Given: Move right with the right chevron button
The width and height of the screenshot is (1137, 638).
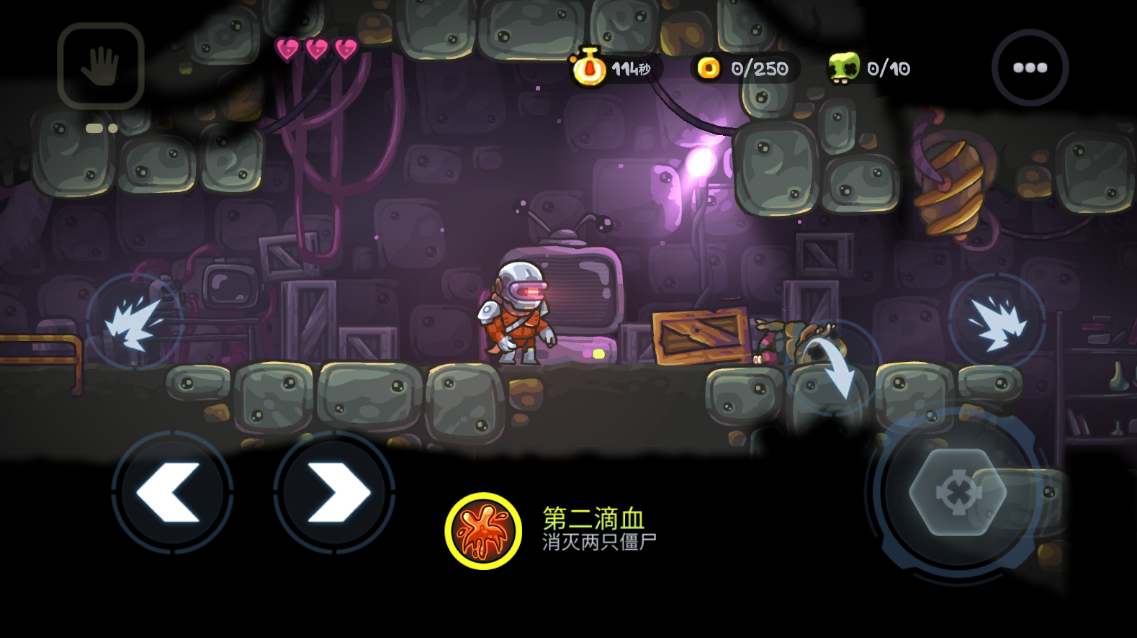Looking at the screenshot, I should 334,492.
